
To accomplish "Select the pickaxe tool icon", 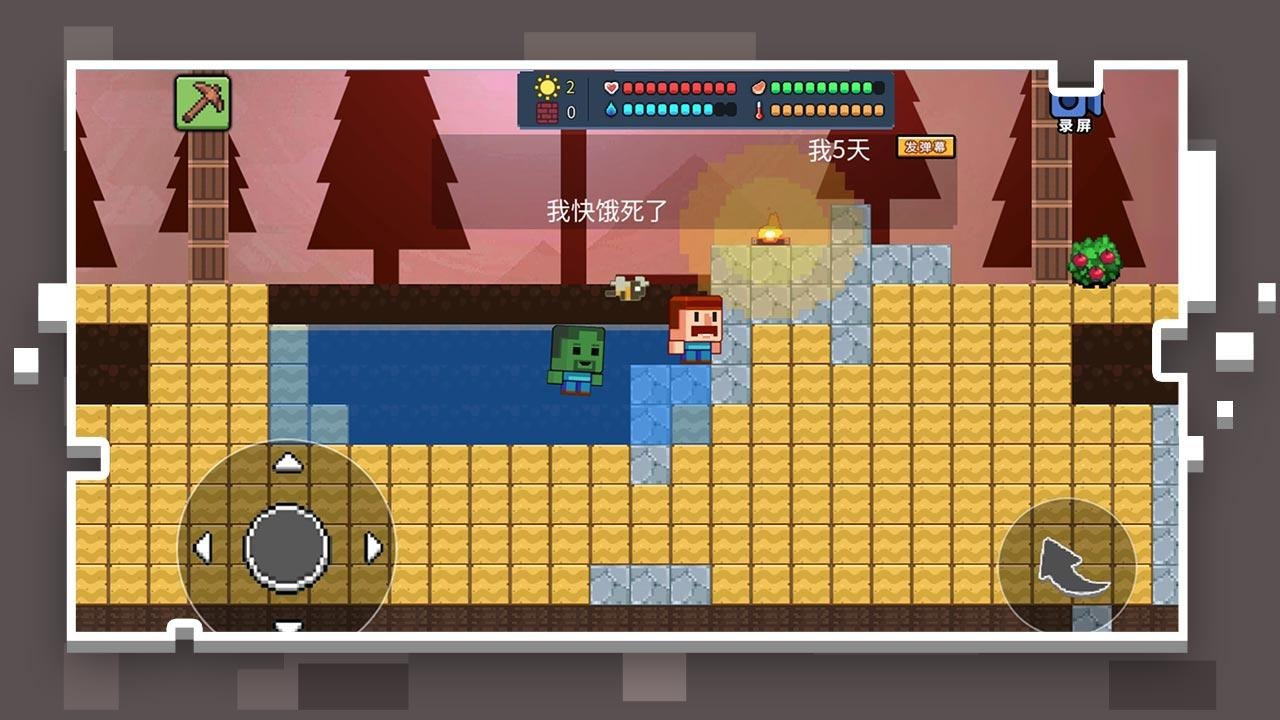I will [200, 101].
